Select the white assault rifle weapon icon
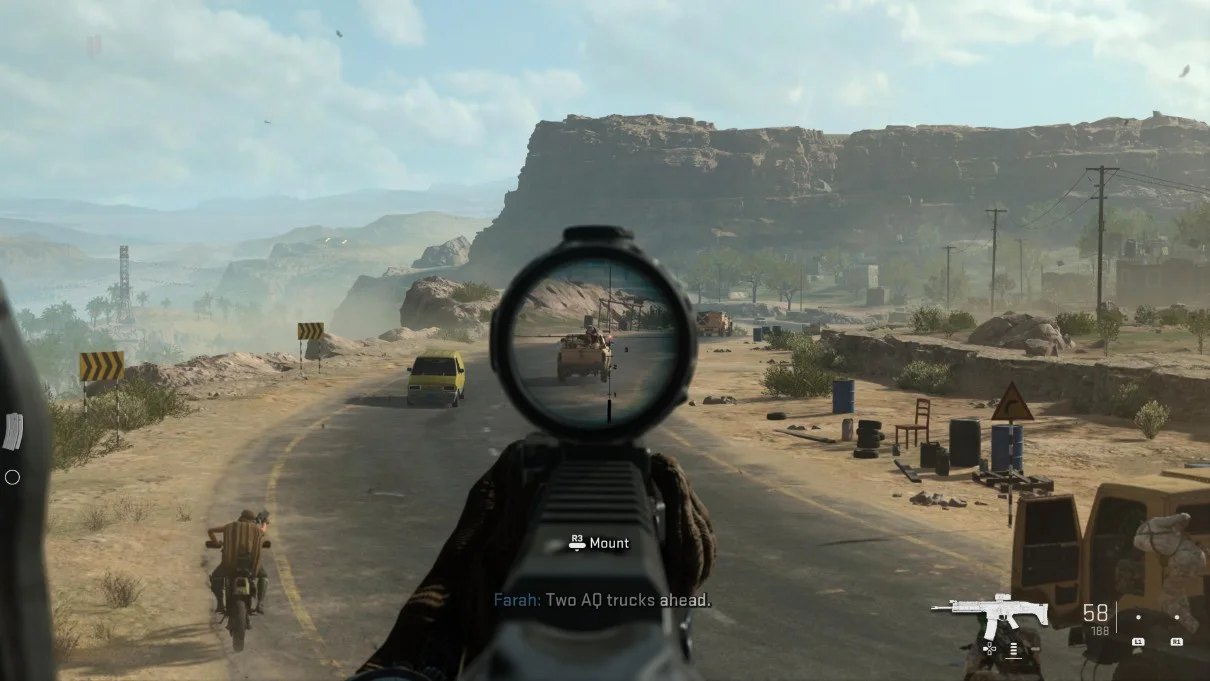Viewport: 1210px width, 681px height. 989,613
